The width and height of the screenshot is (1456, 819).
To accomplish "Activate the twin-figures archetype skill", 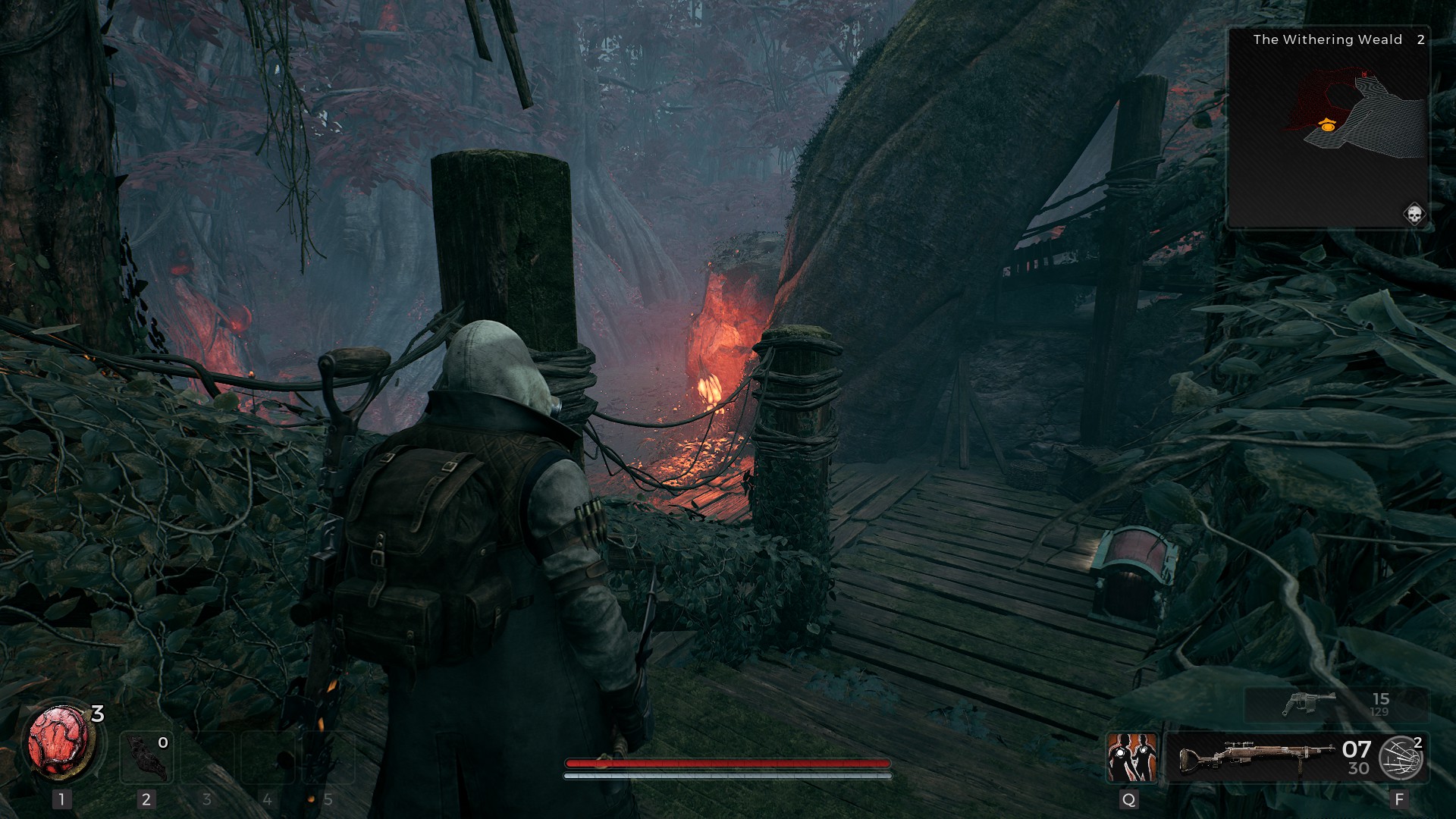I will click(x=1131, y=757).
